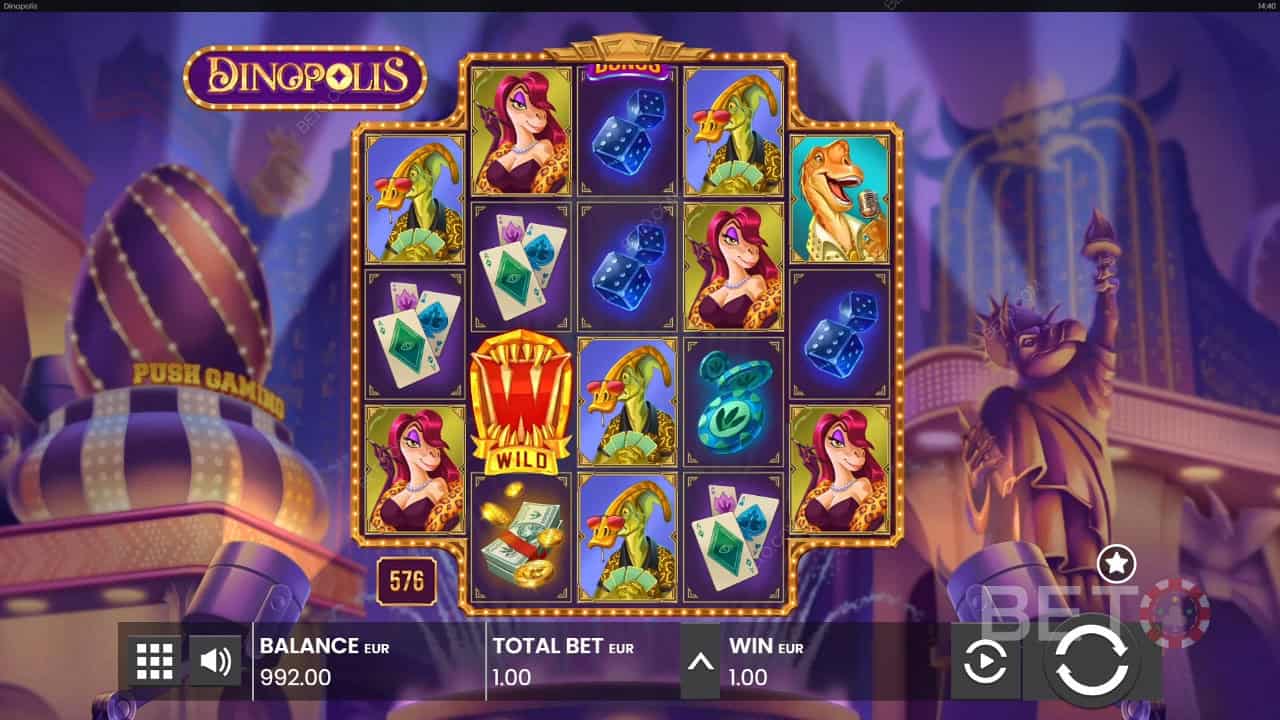Open the Autoplay settings icon
This screenshot has height=720, width=1280.
point(985,660)
